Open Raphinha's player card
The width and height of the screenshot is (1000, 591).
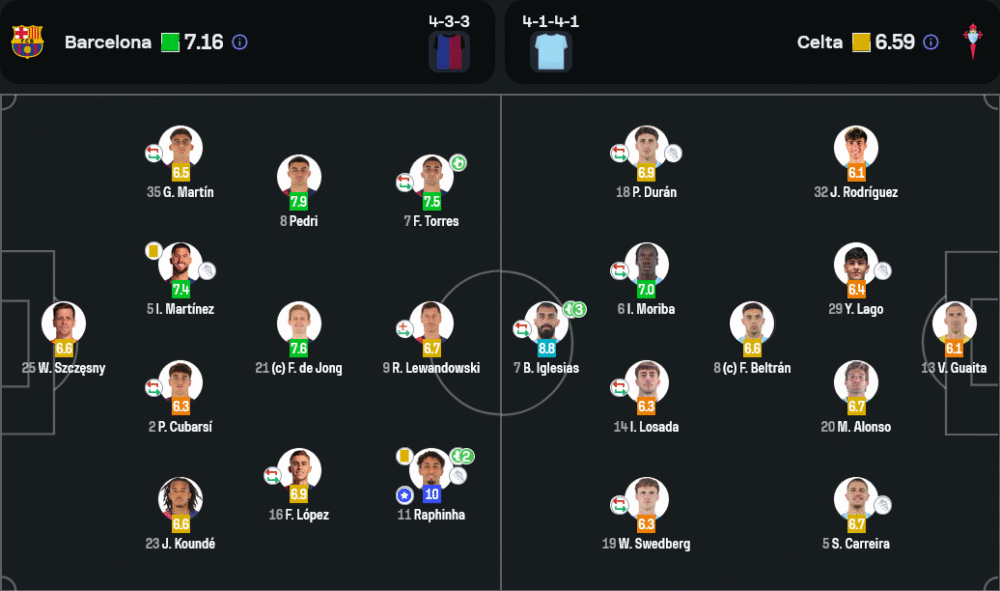432,471
